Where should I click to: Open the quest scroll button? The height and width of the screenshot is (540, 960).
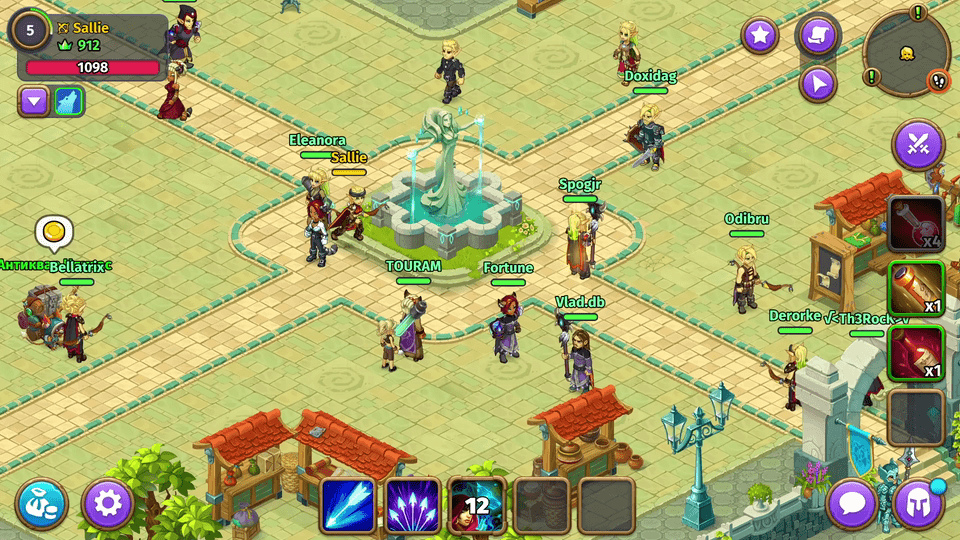[x=817, y=36]
